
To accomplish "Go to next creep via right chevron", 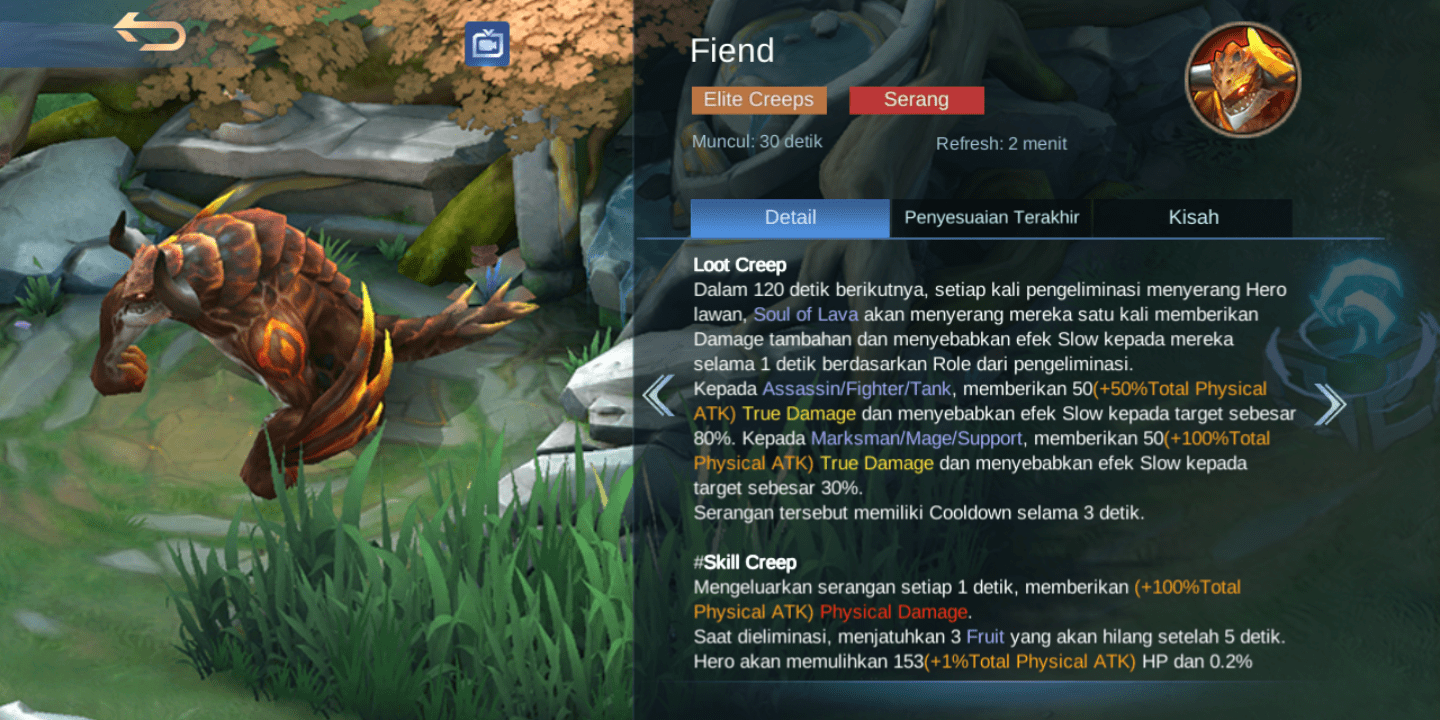I will [x=1330, y=402].
